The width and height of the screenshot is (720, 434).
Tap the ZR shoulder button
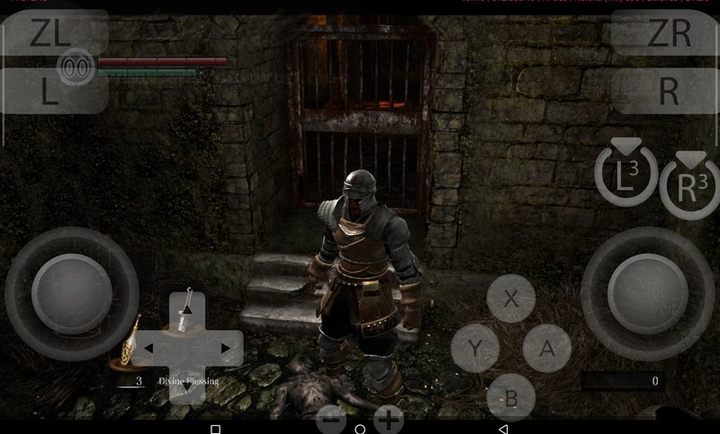tap(668, 33)
